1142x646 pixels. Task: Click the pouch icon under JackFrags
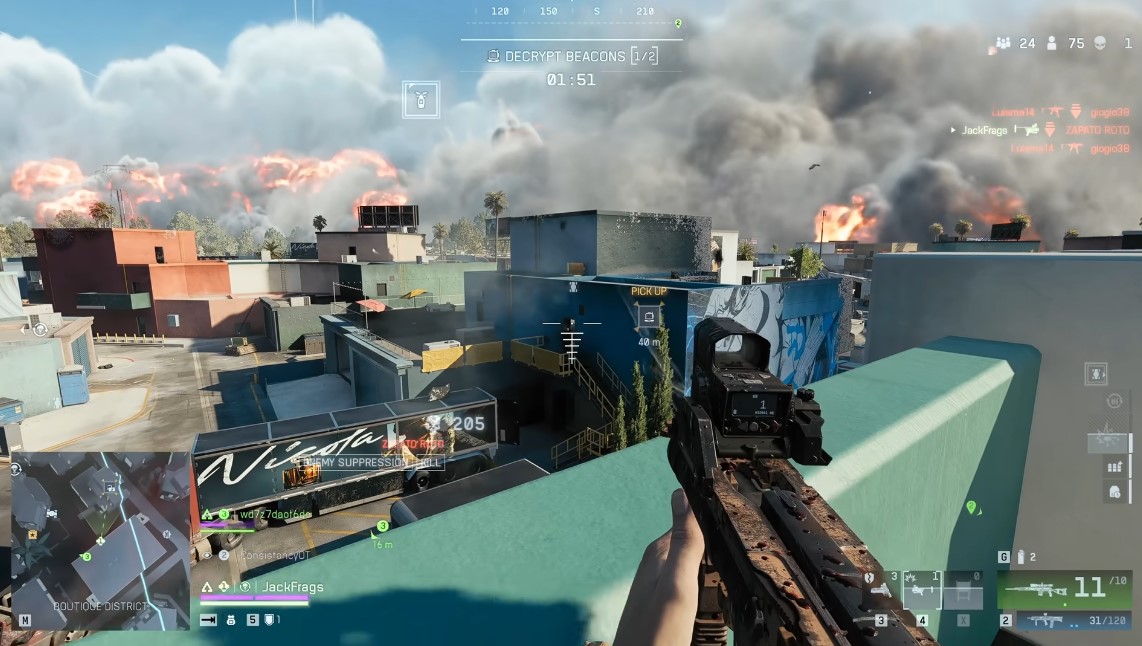coord(232,620)
